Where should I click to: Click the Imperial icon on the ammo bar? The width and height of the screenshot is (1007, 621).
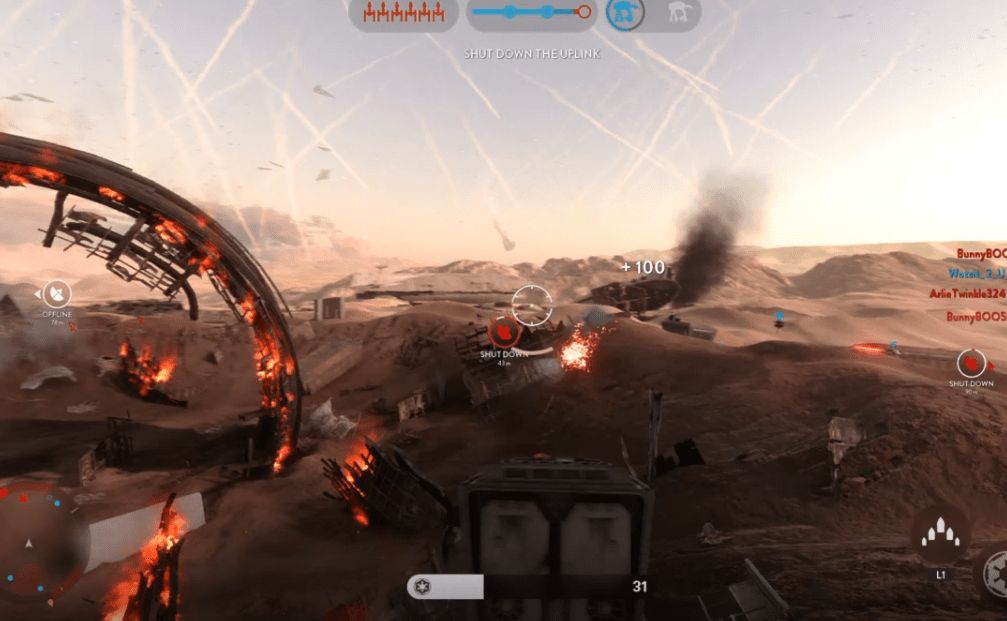pyautogui.click(x=422, y=587)
